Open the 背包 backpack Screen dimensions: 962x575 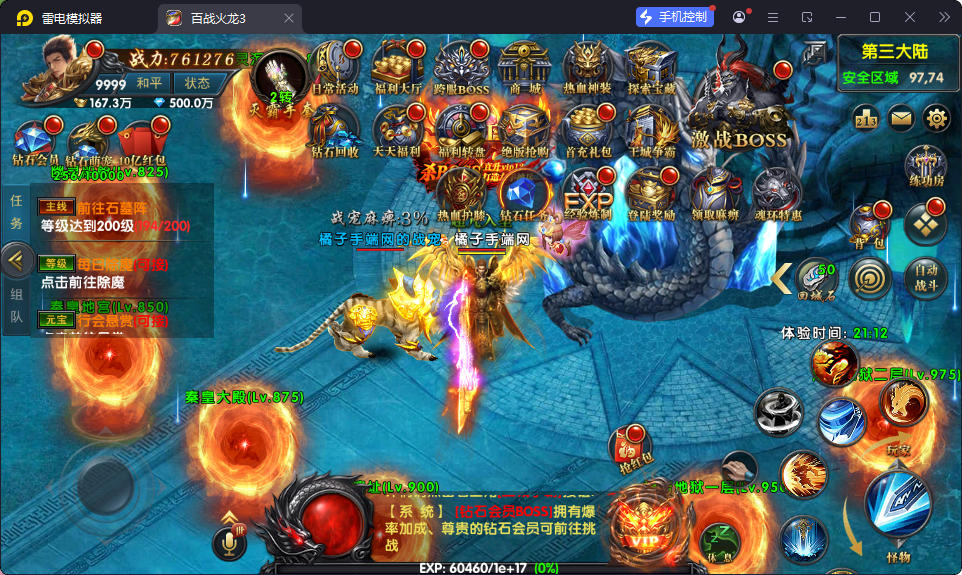coord(869,226)
